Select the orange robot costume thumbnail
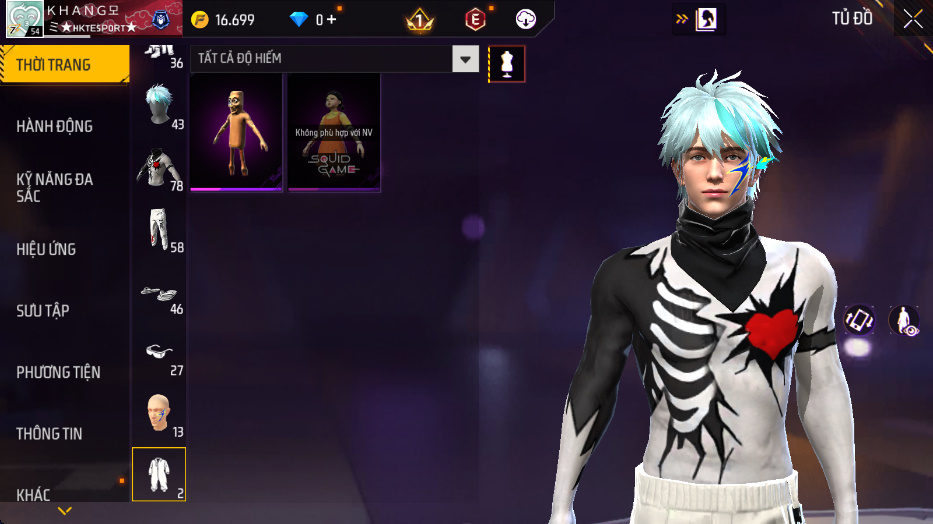Image resolution: width=933 pixels, height=524 pixels. 236,131
